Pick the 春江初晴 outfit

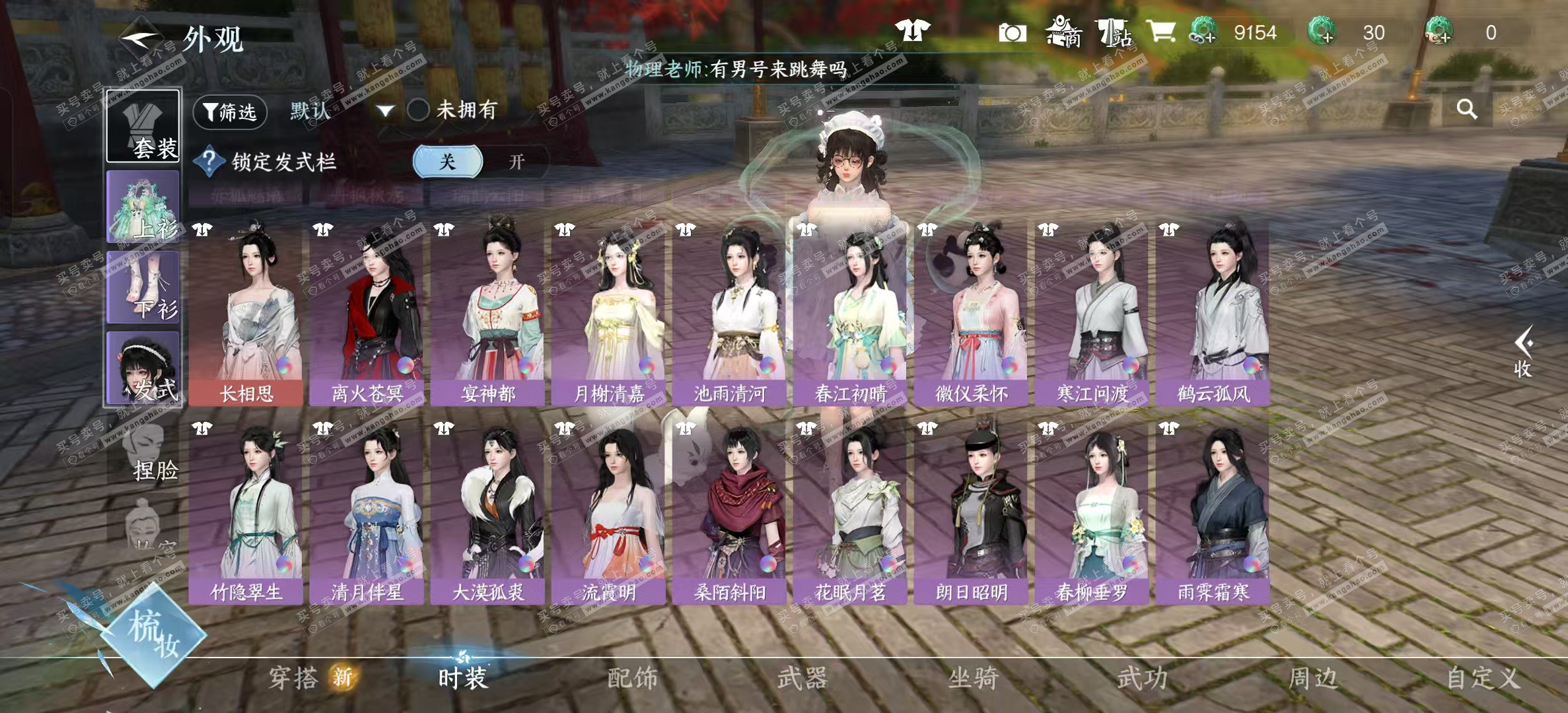click(851, 312)
